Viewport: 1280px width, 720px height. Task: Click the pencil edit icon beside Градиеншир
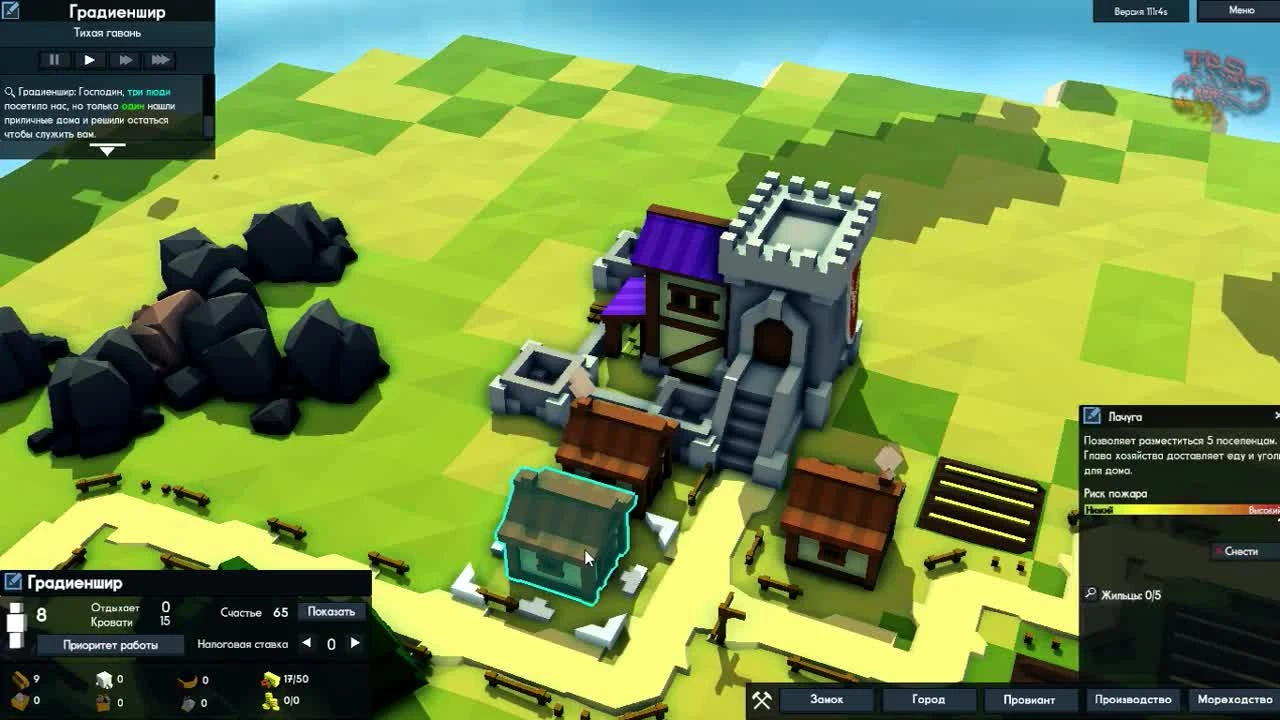(13, 581)
